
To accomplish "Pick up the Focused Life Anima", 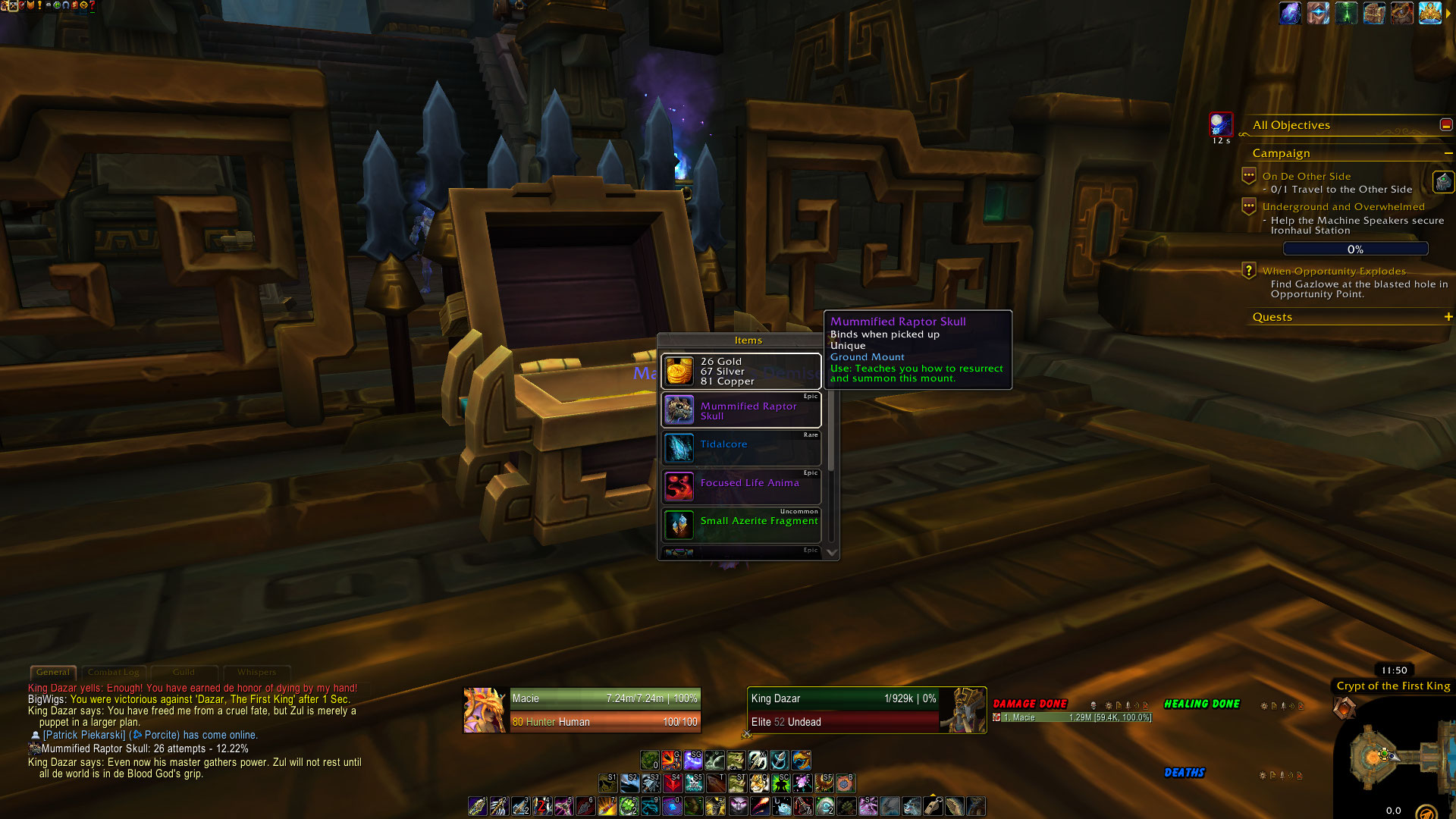I will coord(741,487).
